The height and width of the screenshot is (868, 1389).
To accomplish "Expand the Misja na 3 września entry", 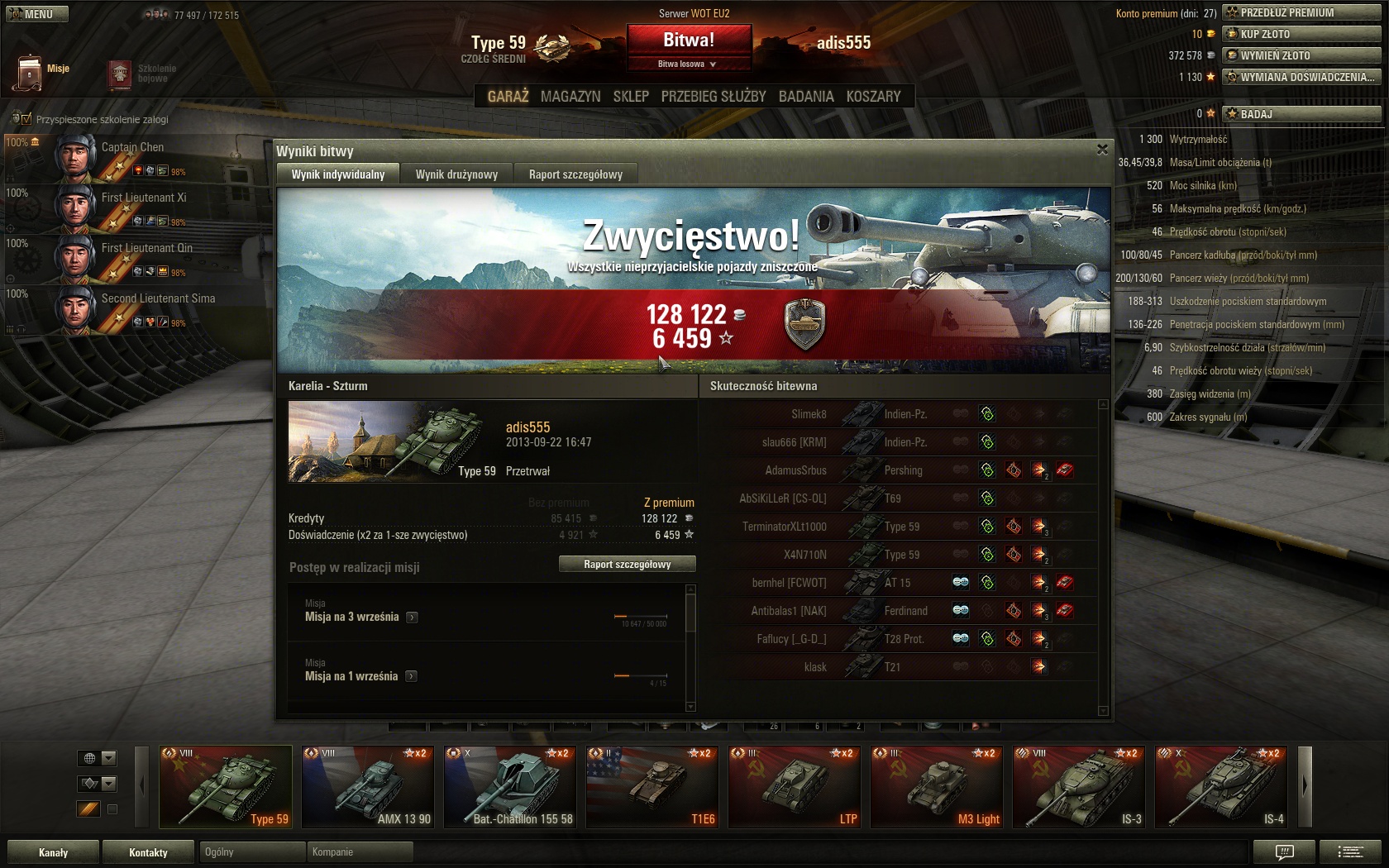I will 412,617.
